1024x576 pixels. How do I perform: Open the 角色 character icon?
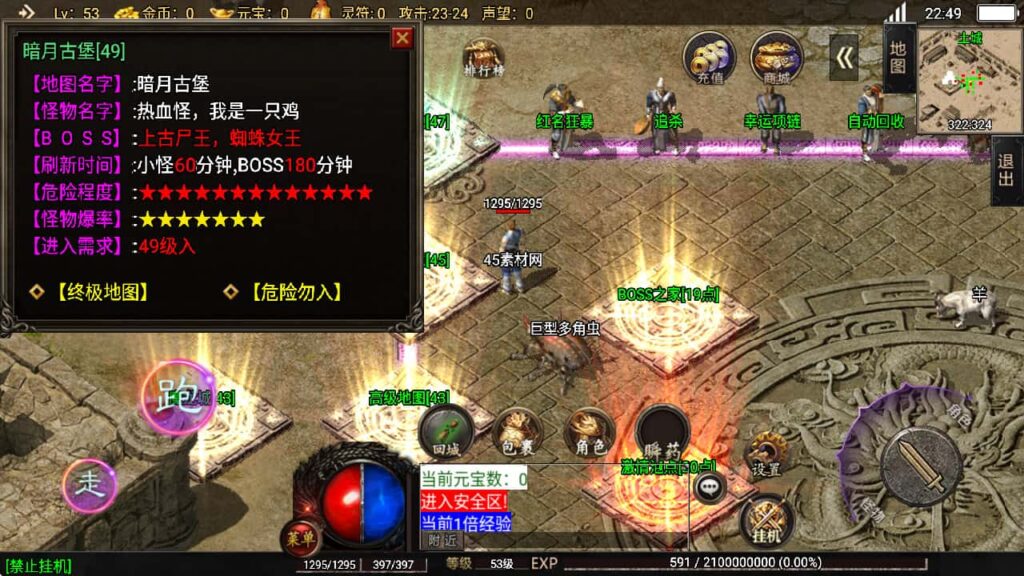click(588, 430)
